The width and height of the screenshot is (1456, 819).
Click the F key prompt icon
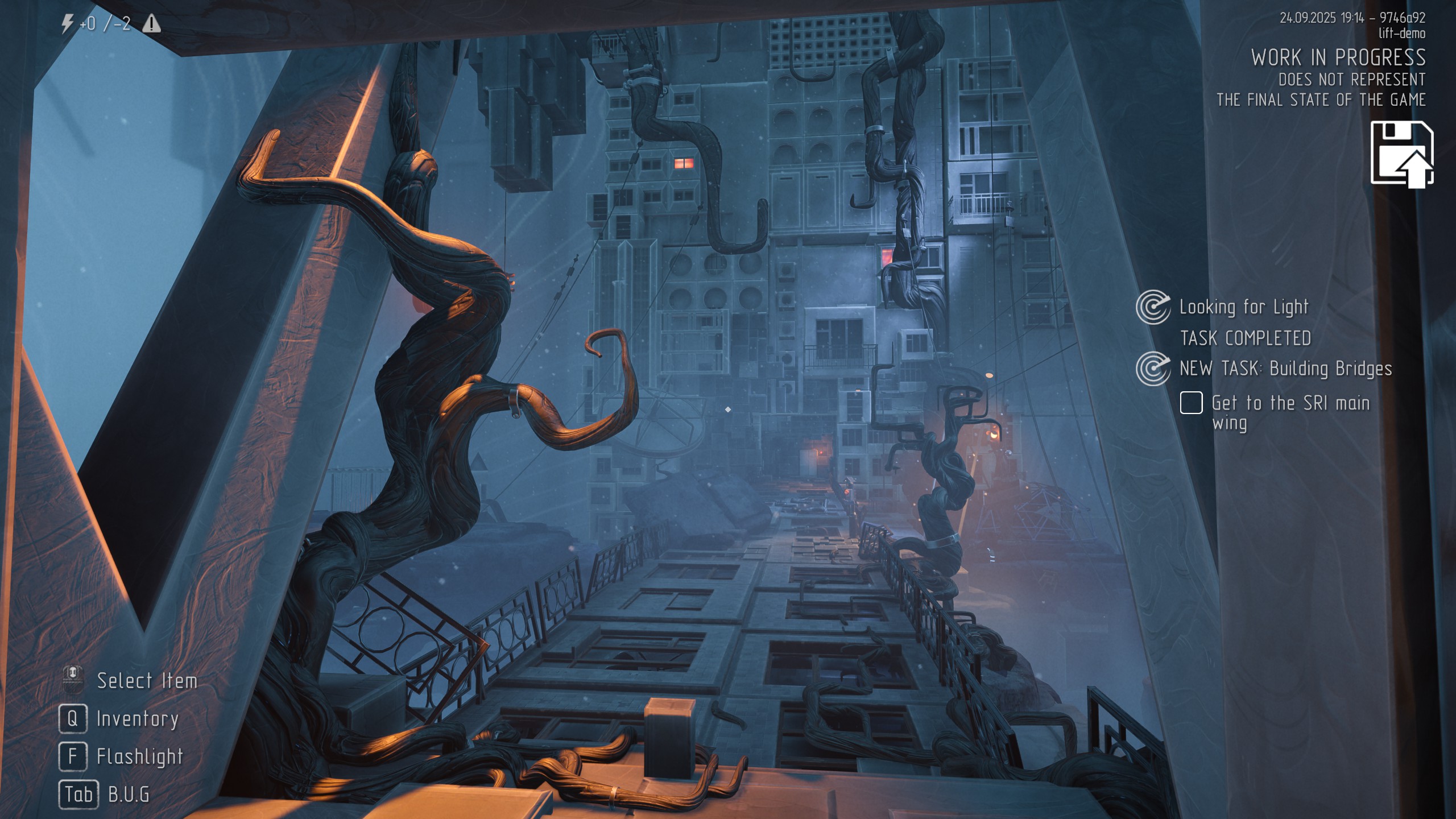(x=72, y=756)
